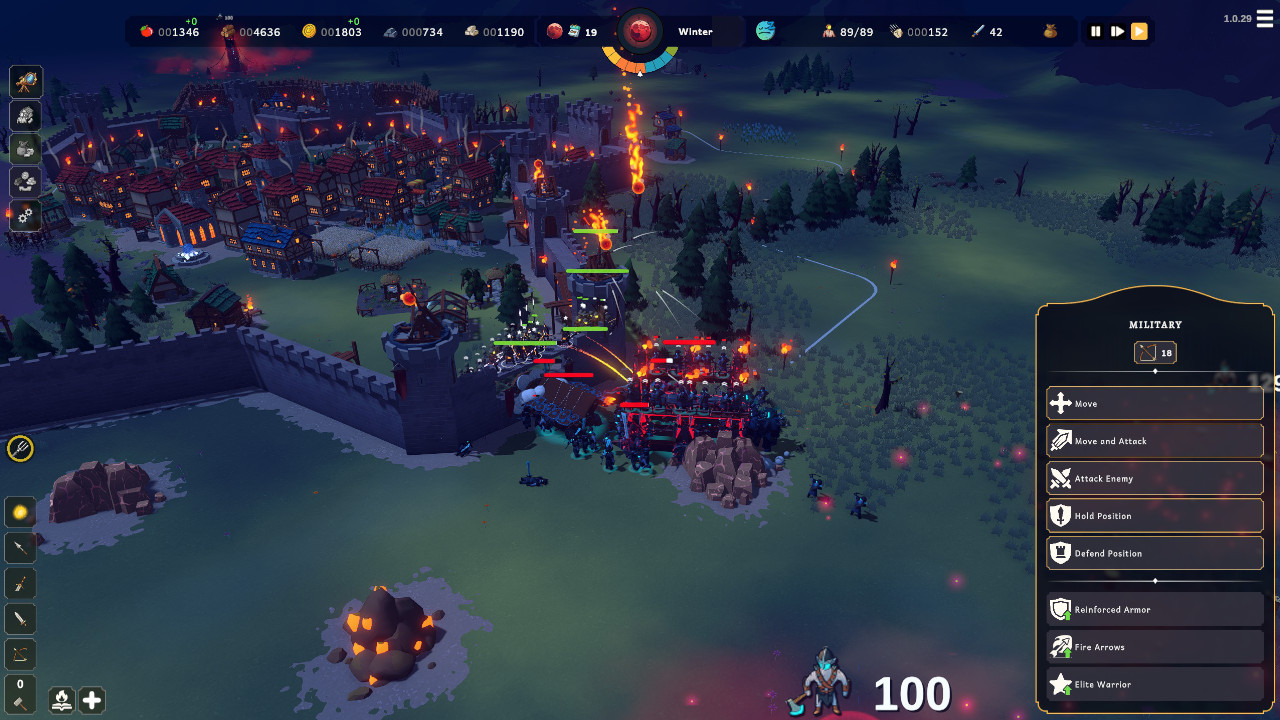The image size is (1280, 720).
Task: Set the game to normal play speed
Action: click(1139, 32)
